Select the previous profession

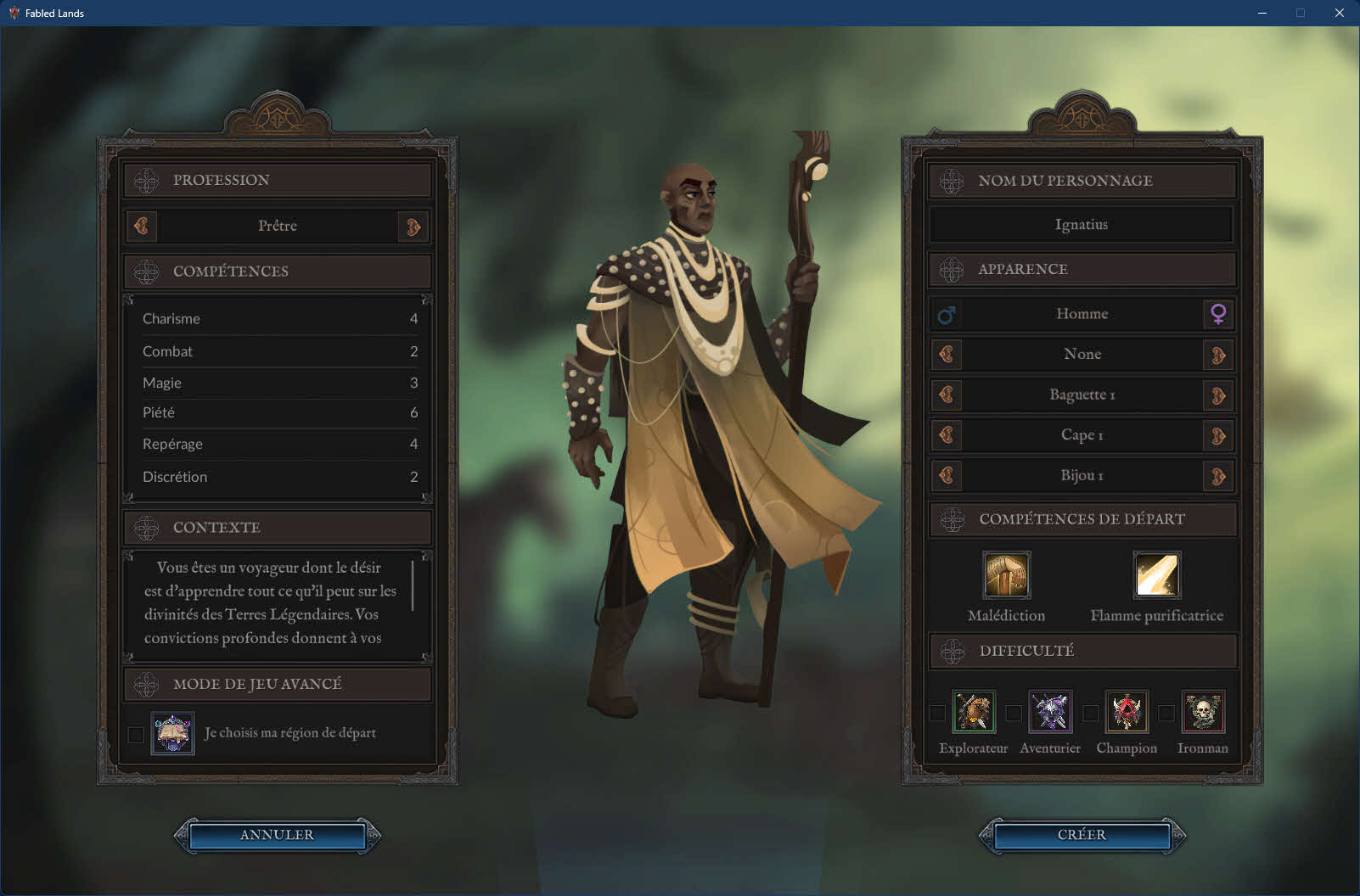(x=142, y=226)
